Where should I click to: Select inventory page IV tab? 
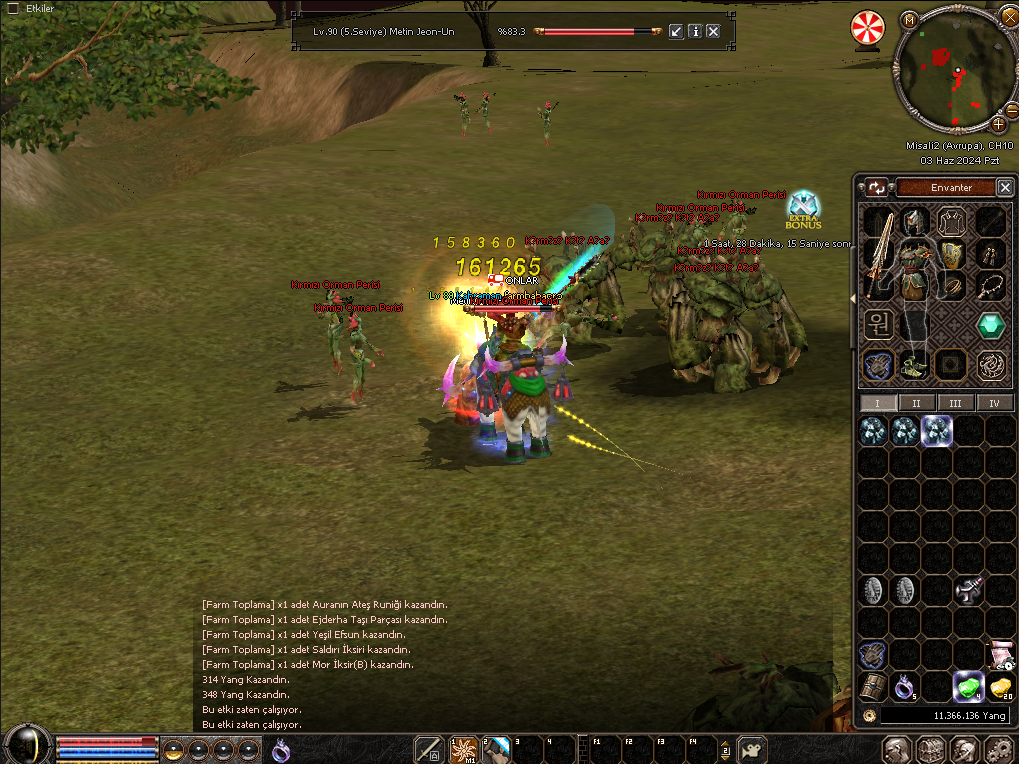click(x=994, y=403)
